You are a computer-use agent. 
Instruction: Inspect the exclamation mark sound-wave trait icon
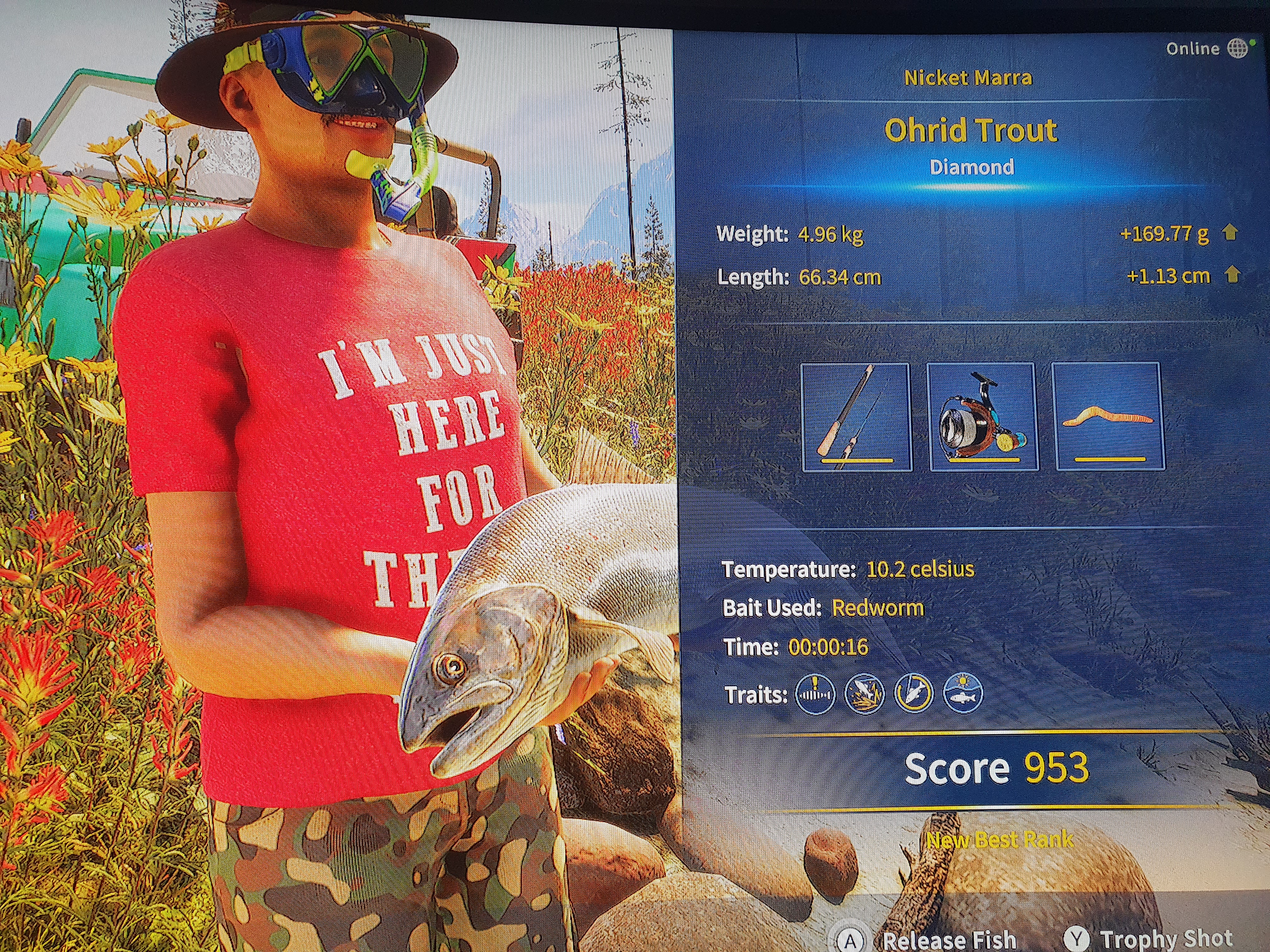(x=815, y=694)
